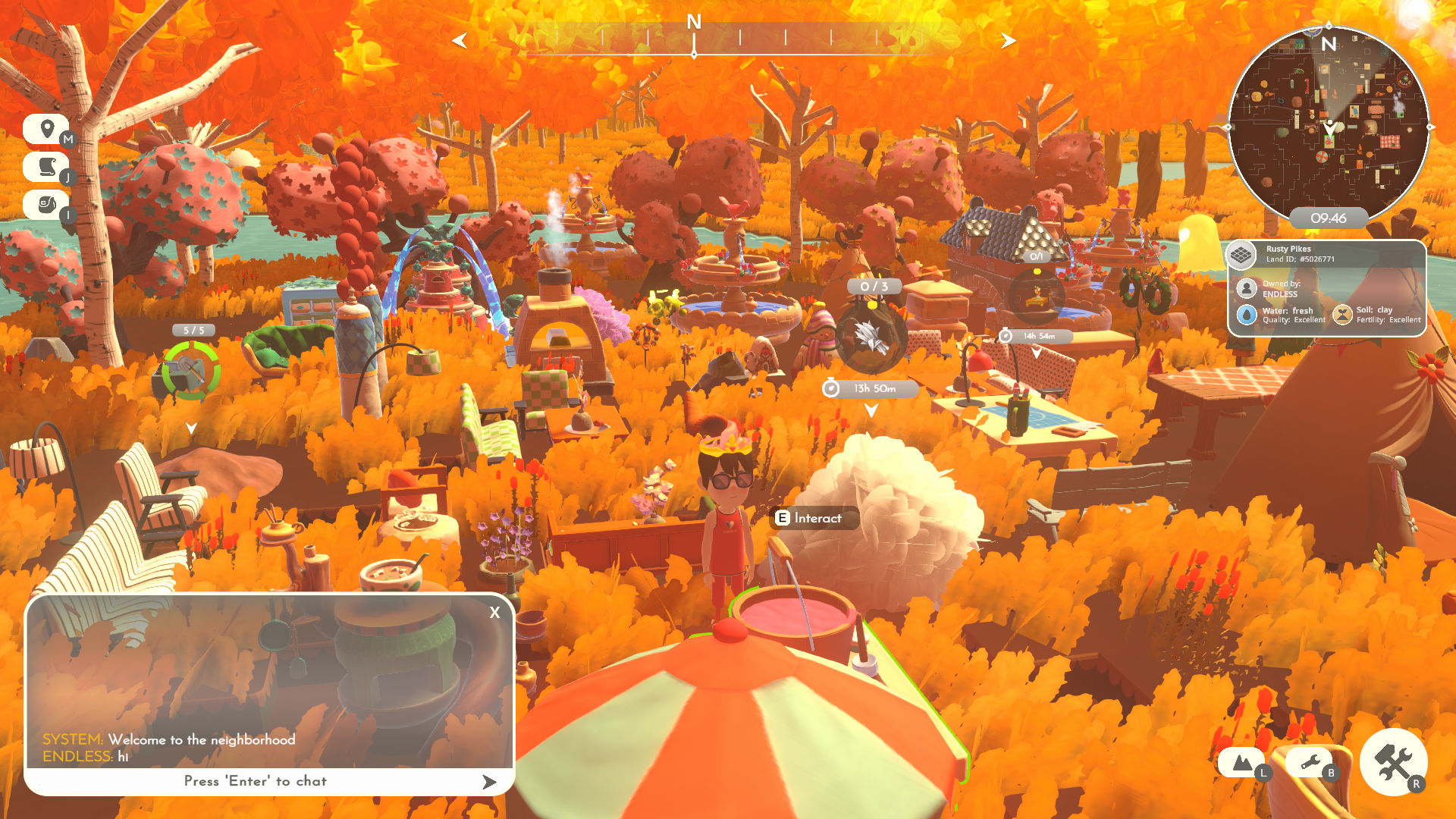The height and width of the screenshot is (819, 1456).
Task: Open the journal scroll icon
Action: click(x=47, y=167)
